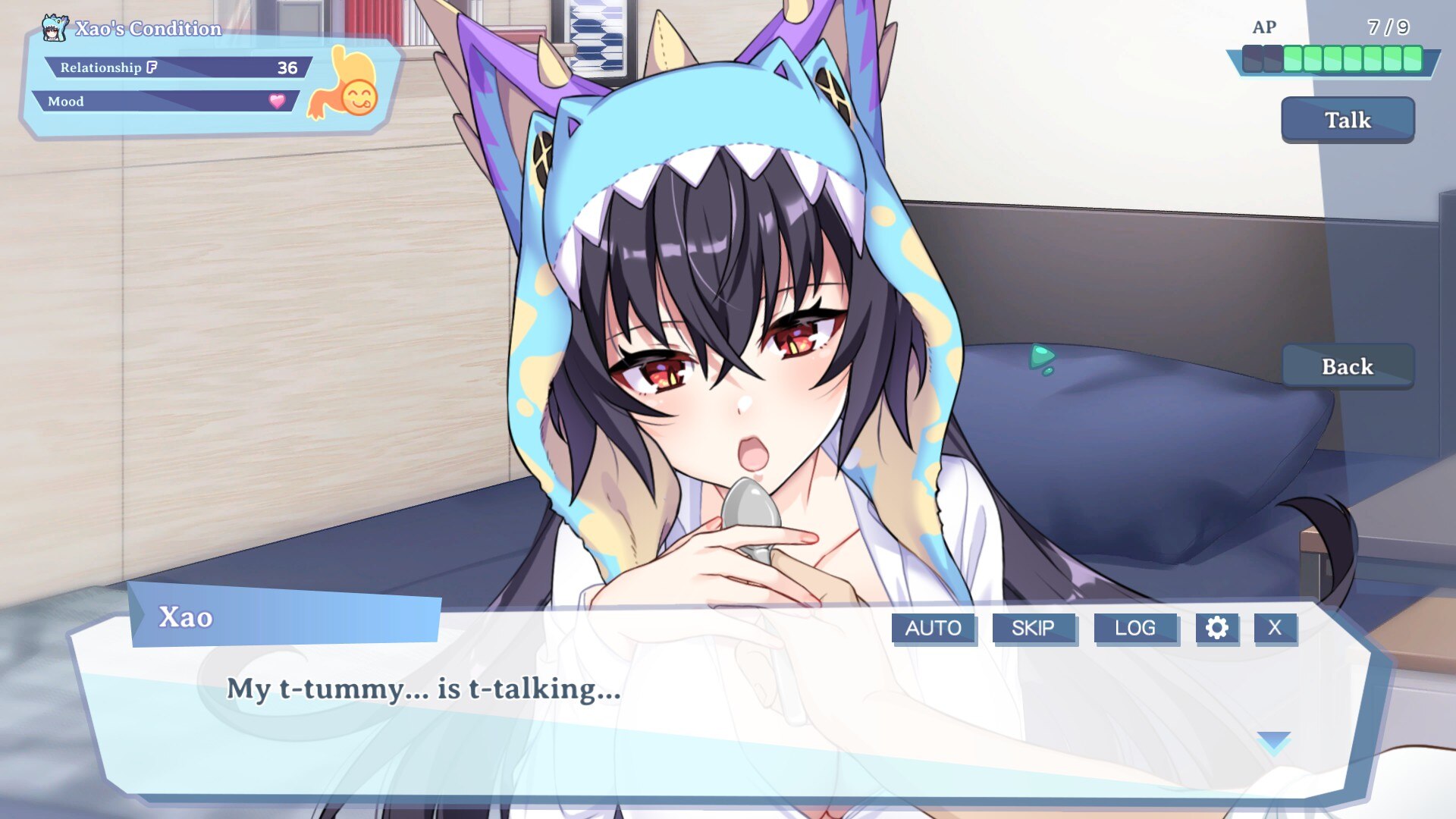
Task: Open settings via the gear icon
Action: 1218,627
